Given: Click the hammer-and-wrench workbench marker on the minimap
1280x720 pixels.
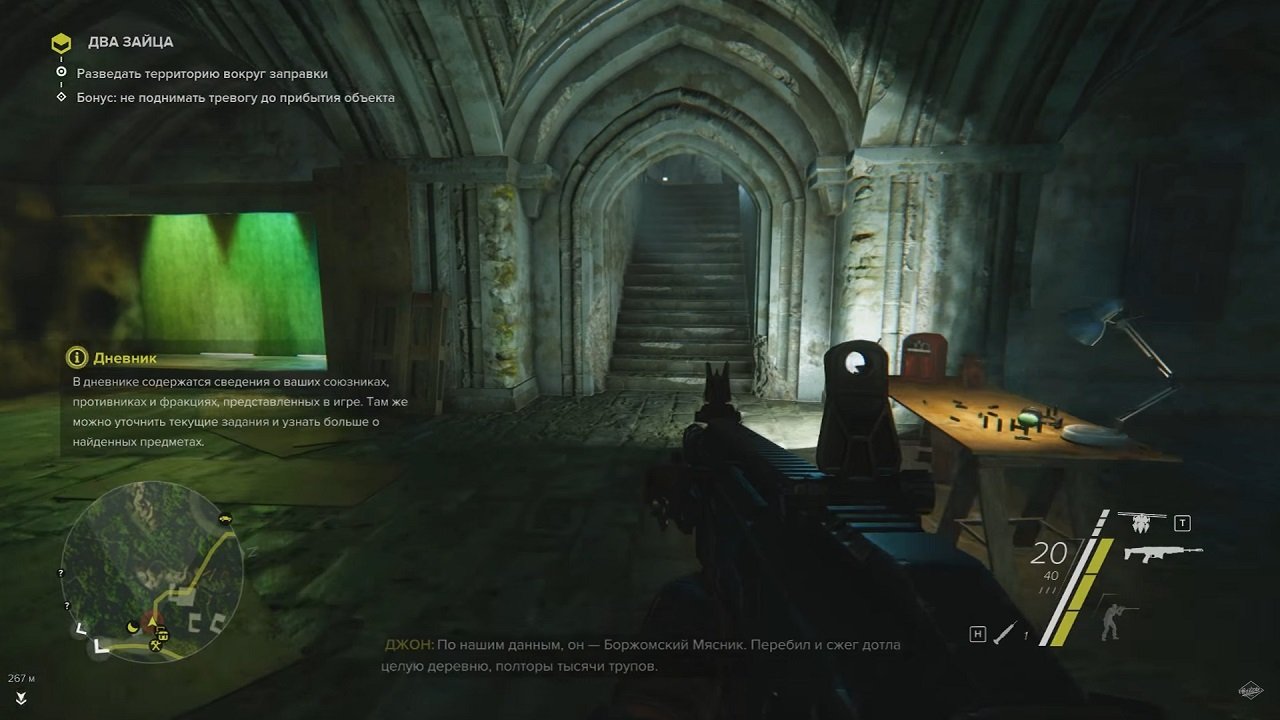Looking at the screenshot, I should pyautogui.click(x=156, y=646).
